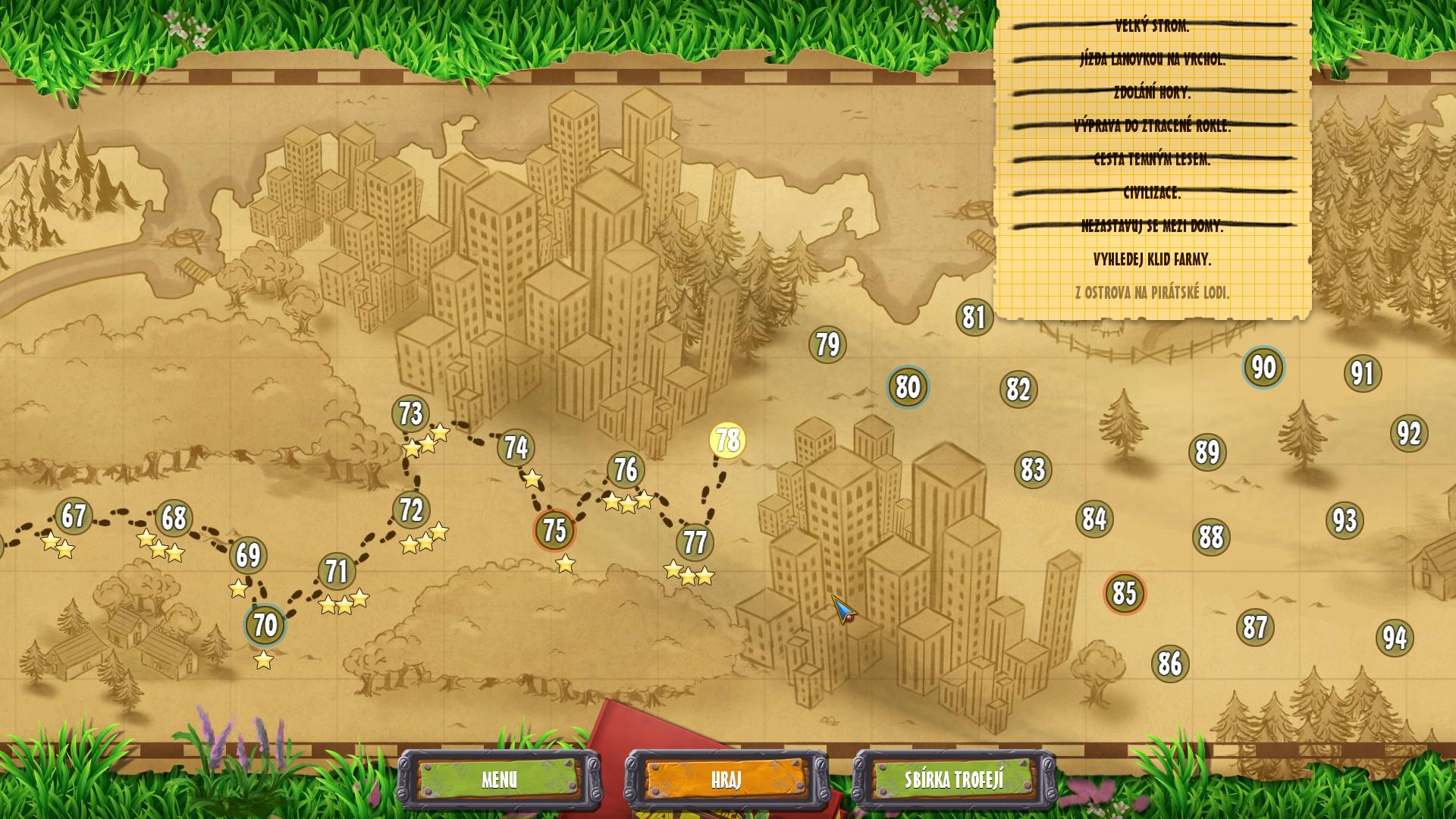Select level 90 node

[1263, 368]
